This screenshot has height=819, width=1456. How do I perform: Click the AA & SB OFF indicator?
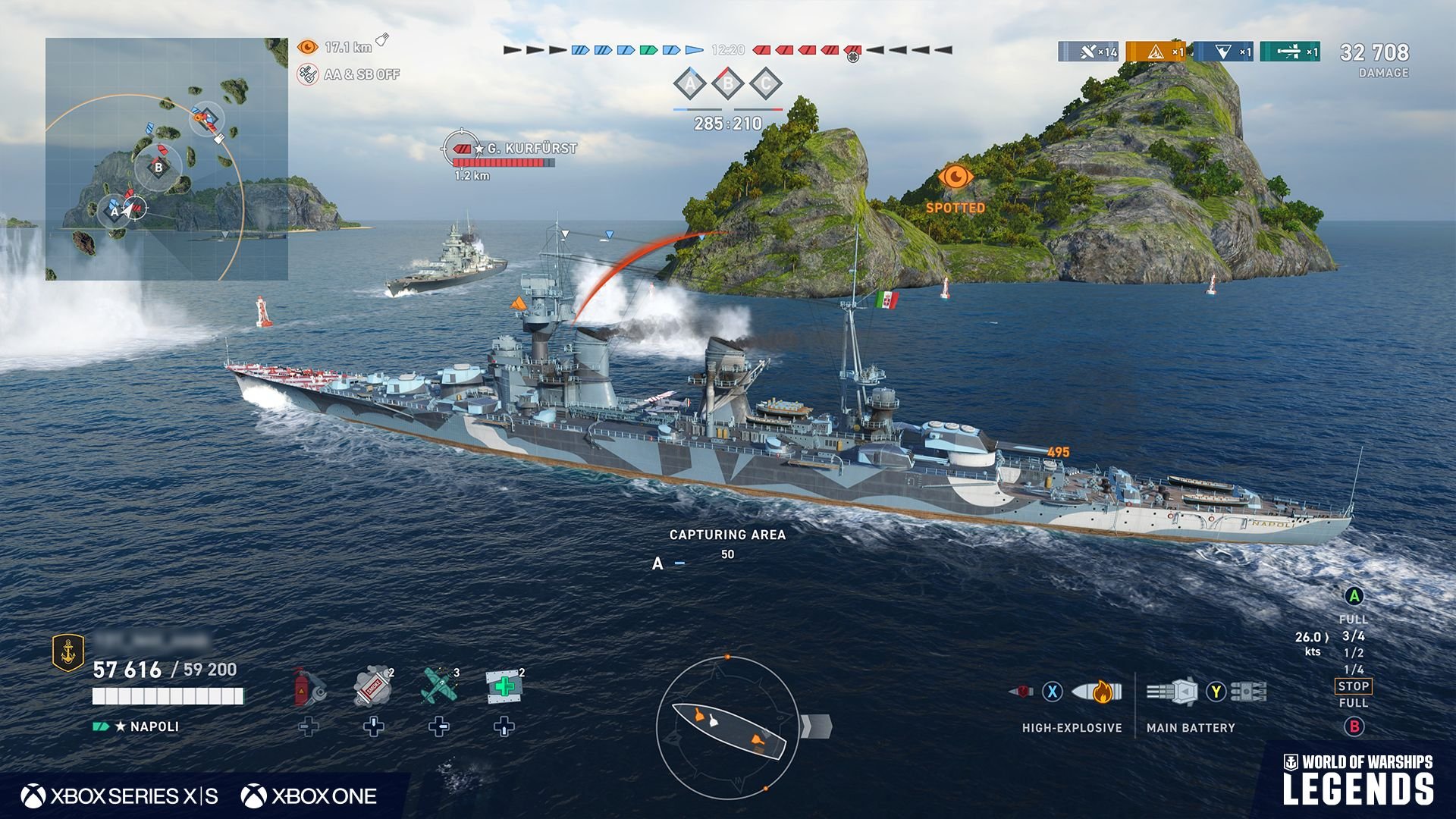pyautogui.click(x=308, y=74)
